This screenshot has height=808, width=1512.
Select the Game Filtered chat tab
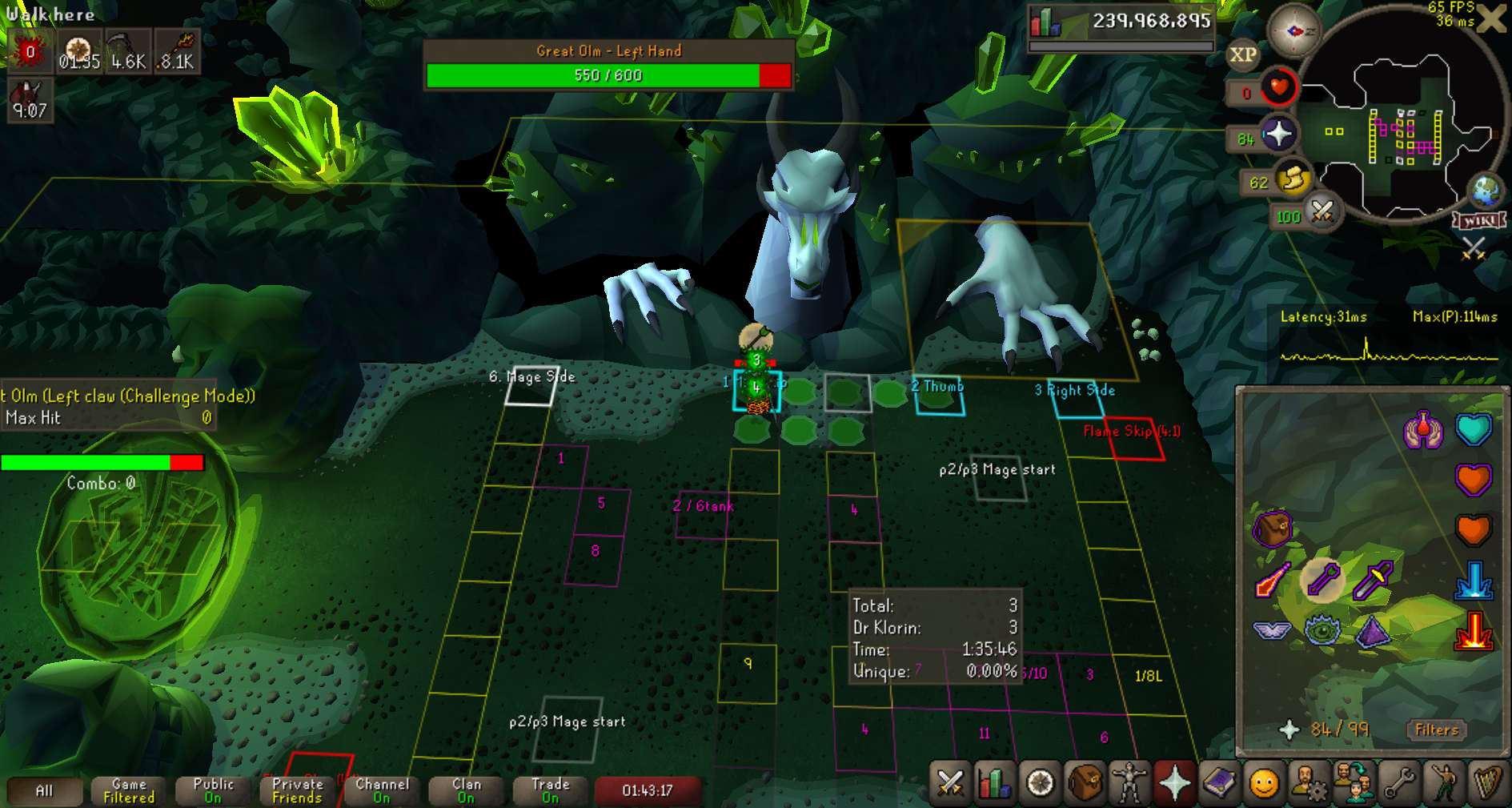pyautogui.click(x=129, y=790)
